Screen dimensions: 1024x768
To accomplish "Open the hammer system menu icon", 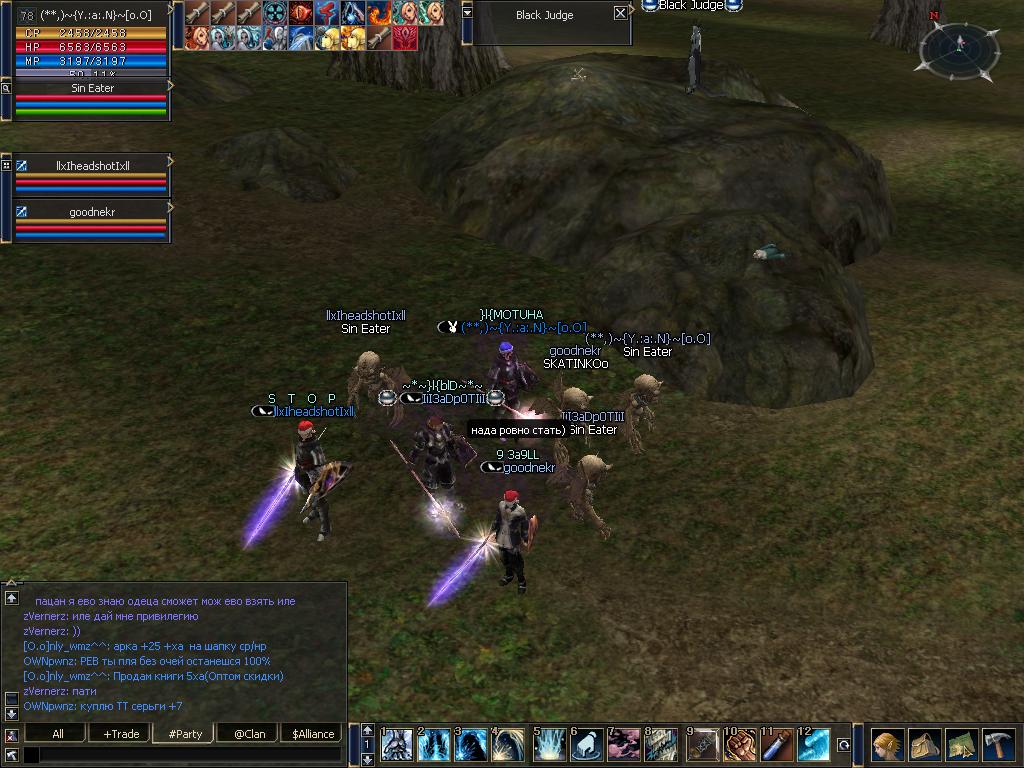I will coord(999,746).
